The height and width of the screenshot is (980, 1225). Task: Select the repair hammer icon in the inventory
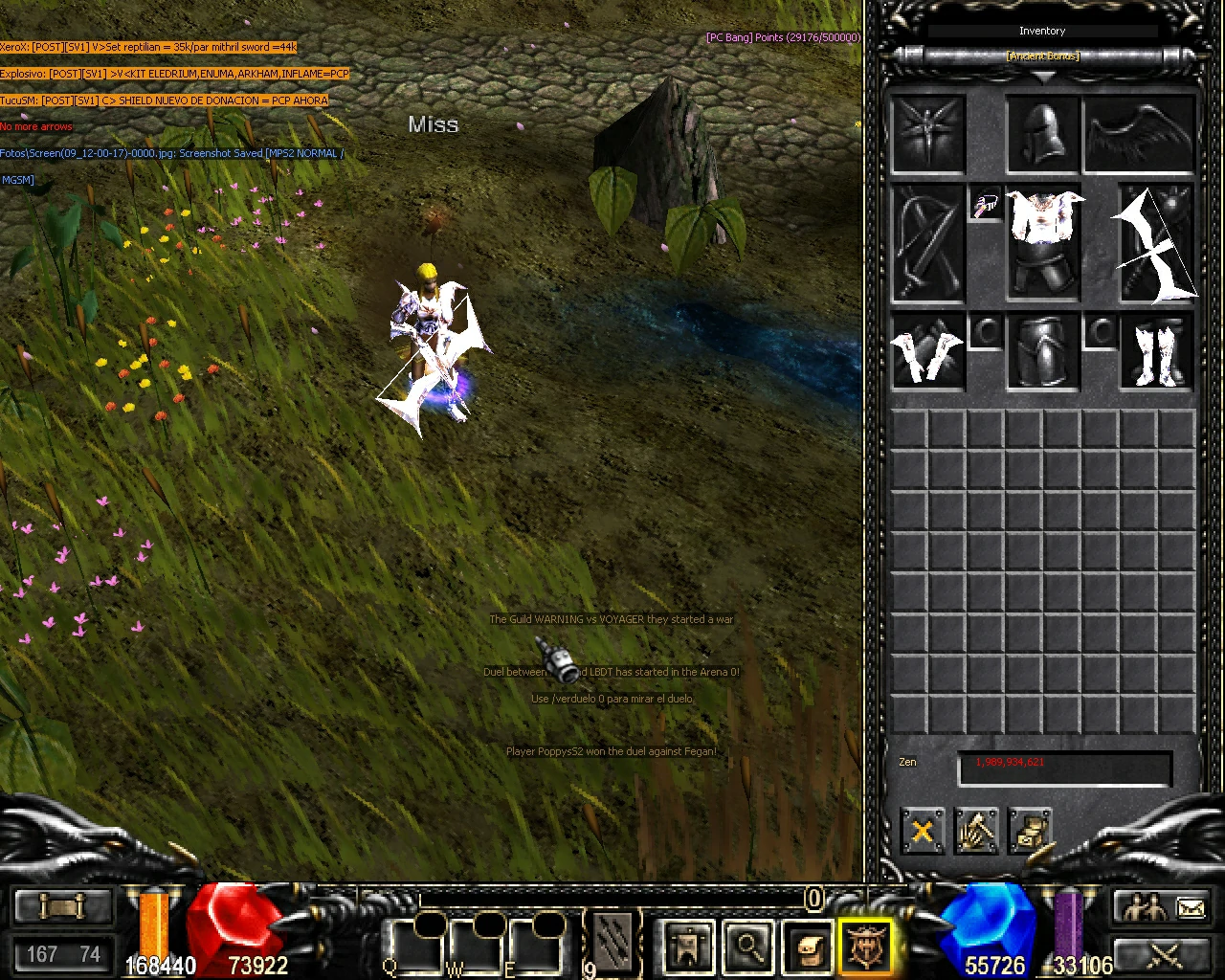(x=977, y=831)
